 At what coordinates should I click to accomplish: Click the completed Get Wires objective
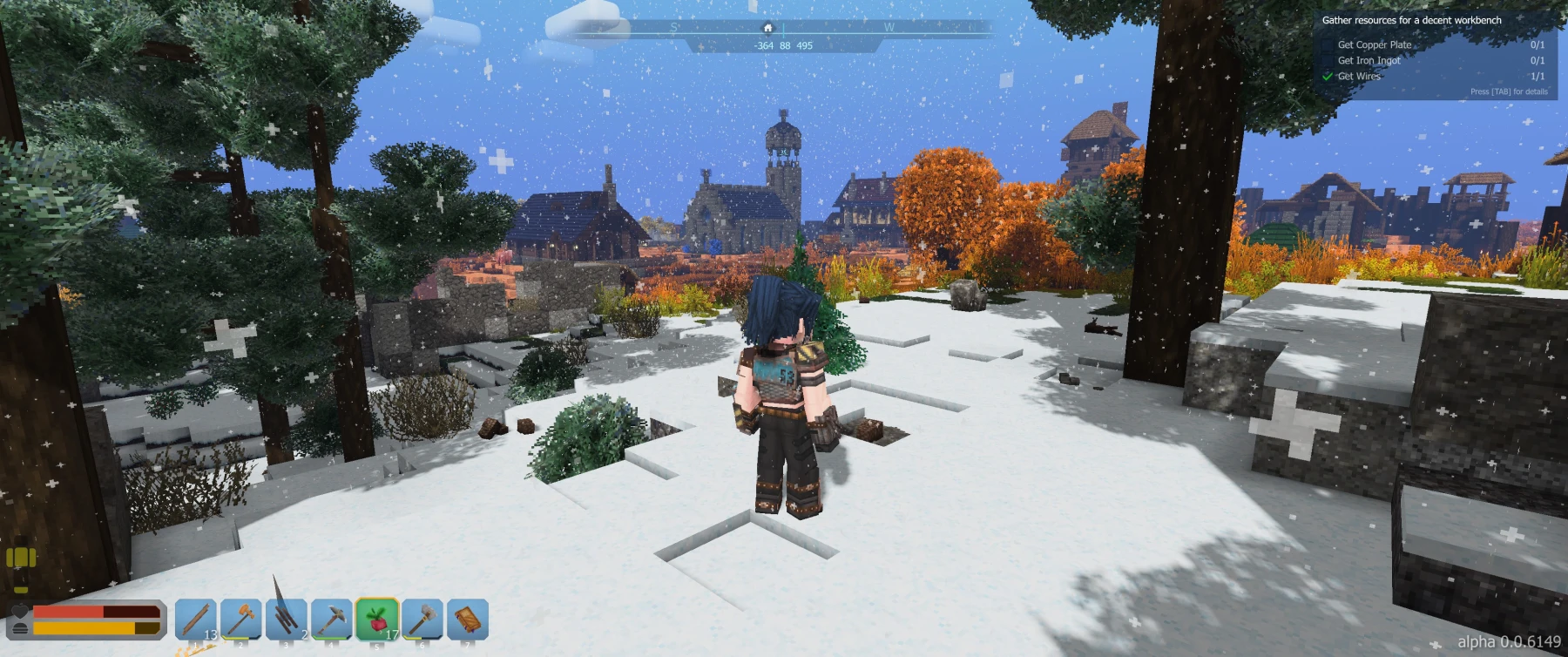coord(1359,76)
